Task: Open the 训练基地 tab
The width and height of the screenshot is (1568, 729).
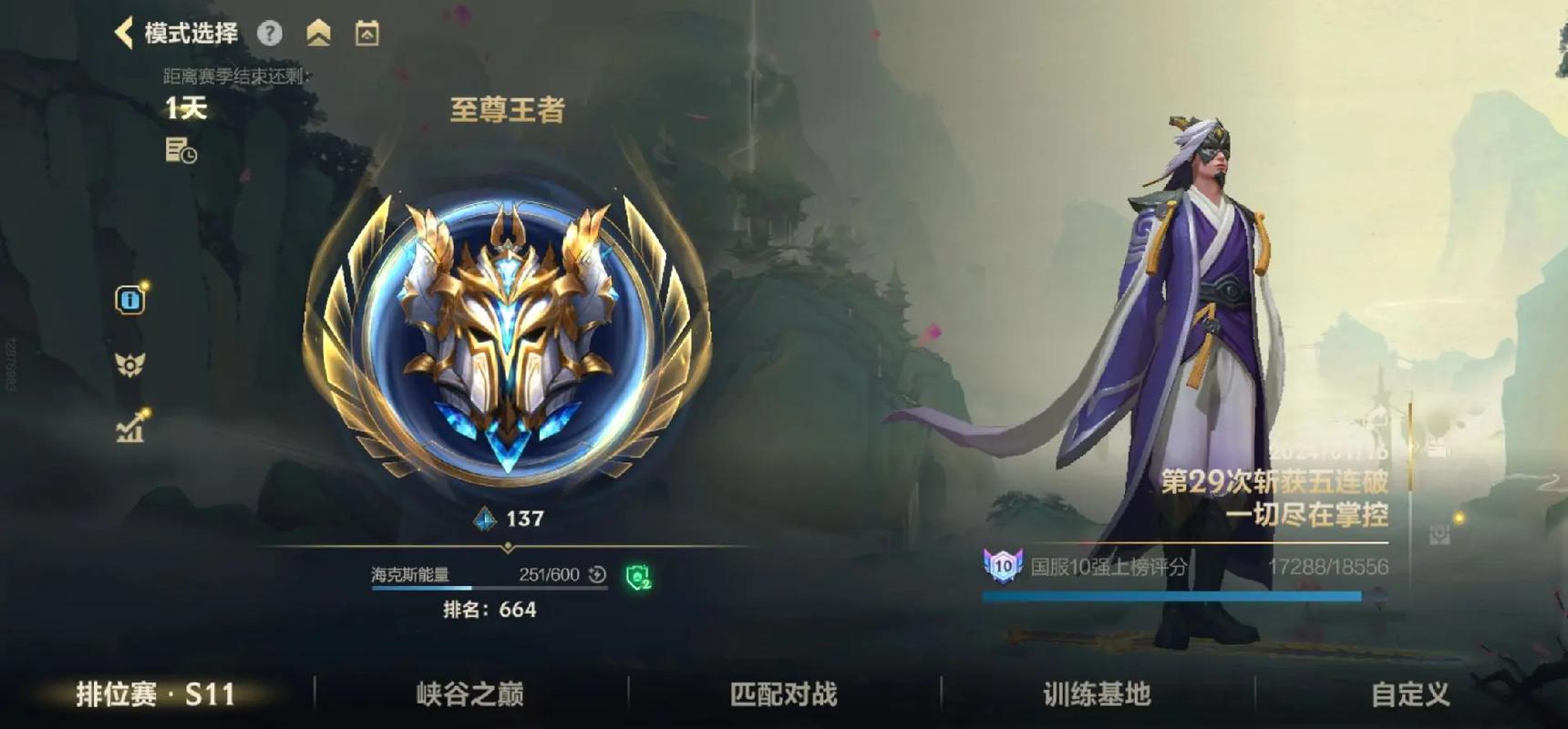Action: (x=1094, y=694)
